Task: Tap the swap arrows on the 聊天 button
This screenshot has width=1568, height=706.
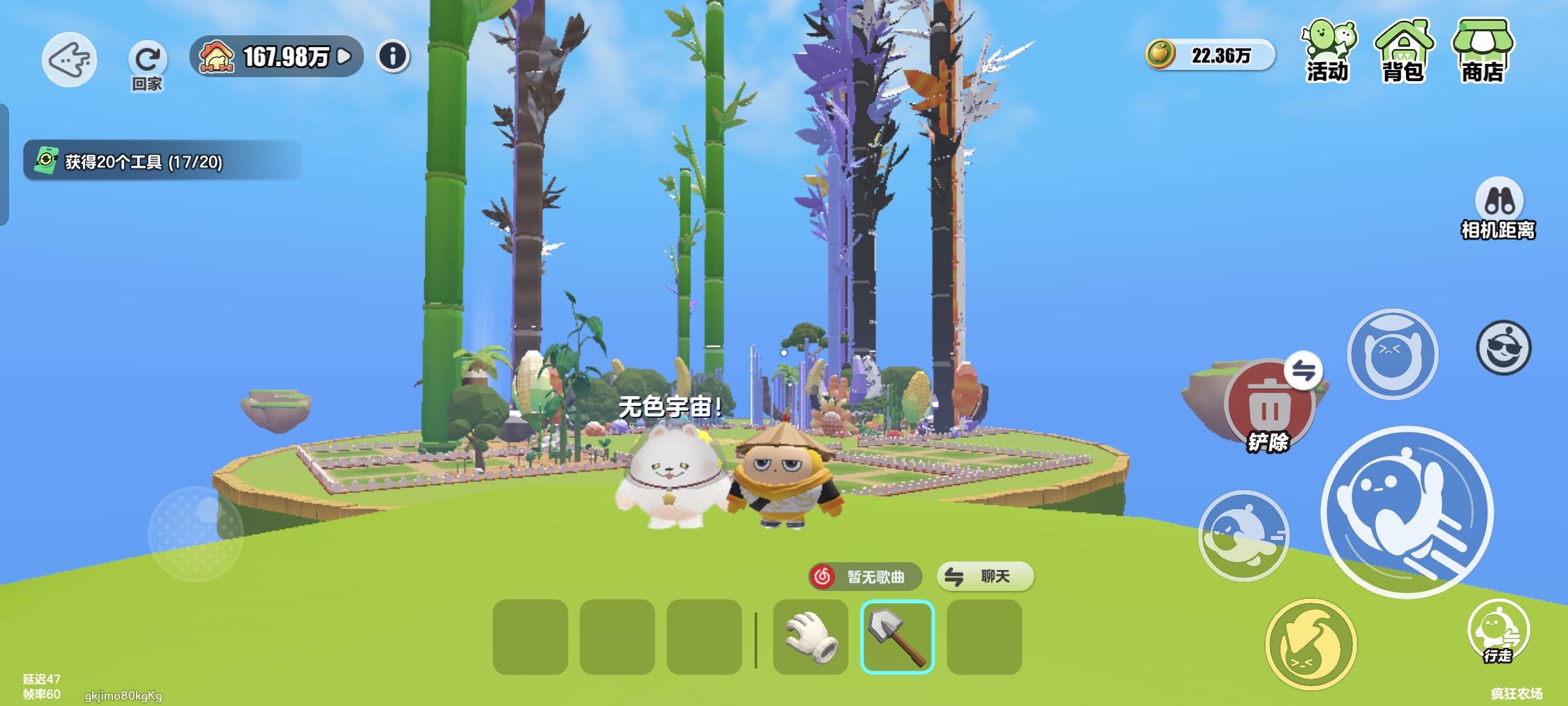Action: (x=953, y=577)
